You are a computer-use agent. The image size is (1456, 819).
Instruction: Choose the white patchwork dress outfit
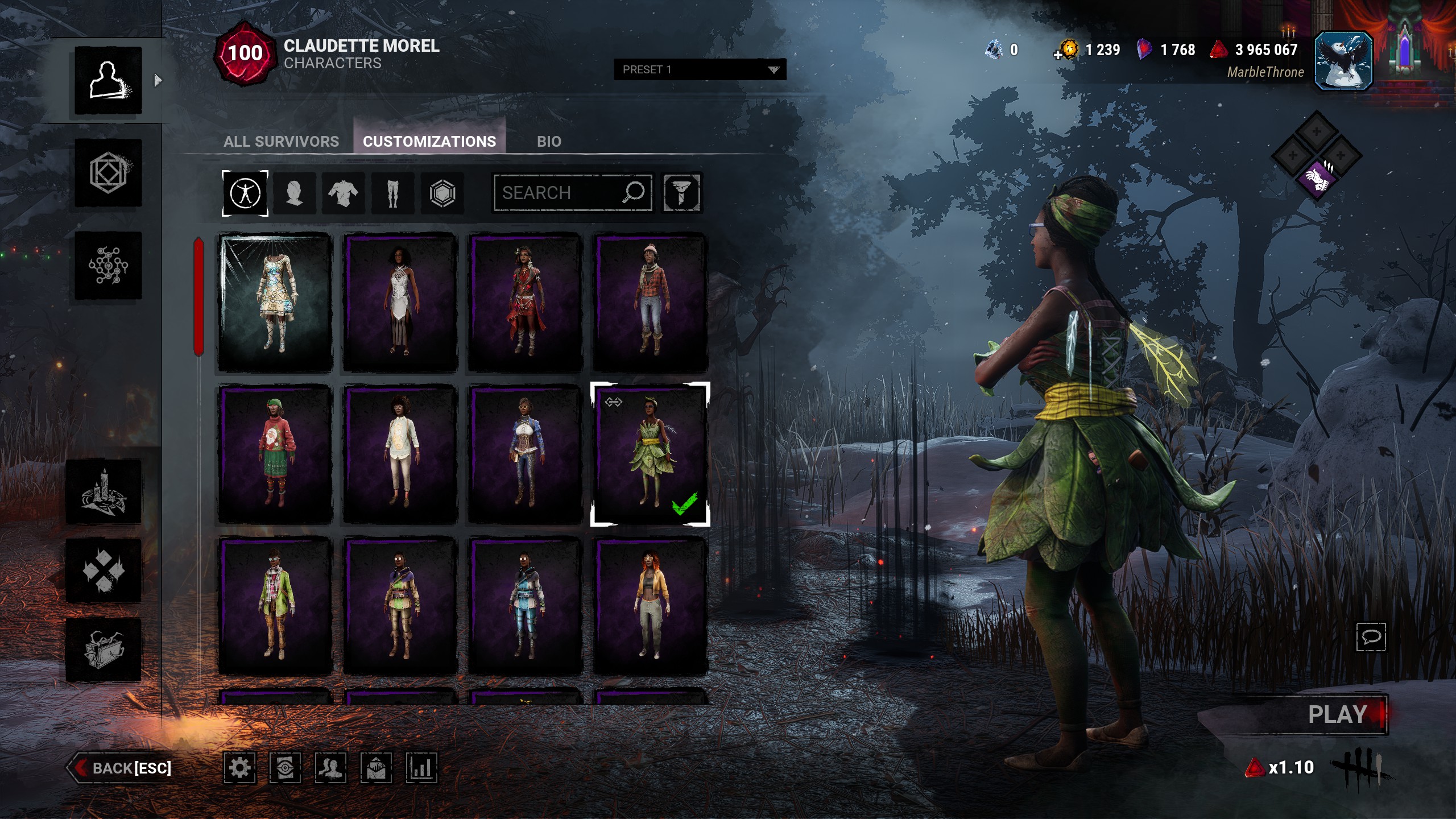[275, 302]
